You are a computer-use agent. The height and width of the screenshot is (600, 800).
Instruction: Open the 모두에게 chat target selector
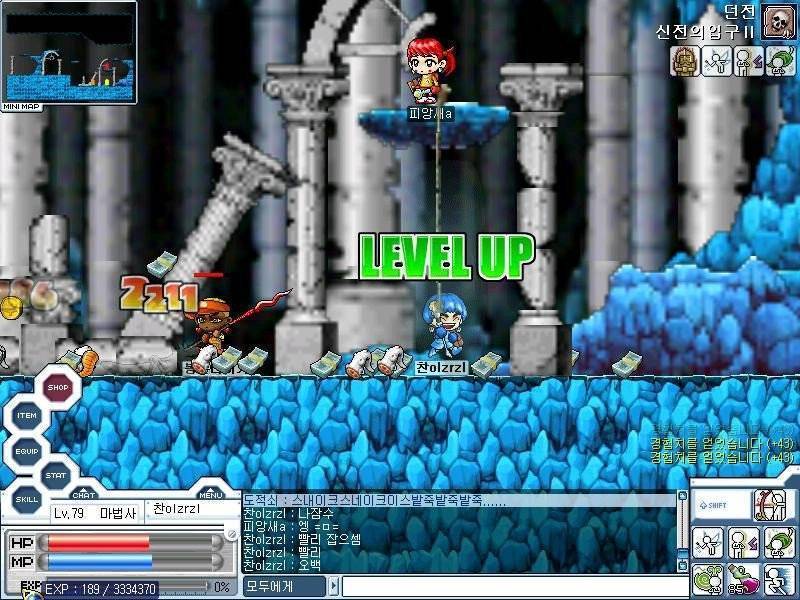click(x=290, y=586)
